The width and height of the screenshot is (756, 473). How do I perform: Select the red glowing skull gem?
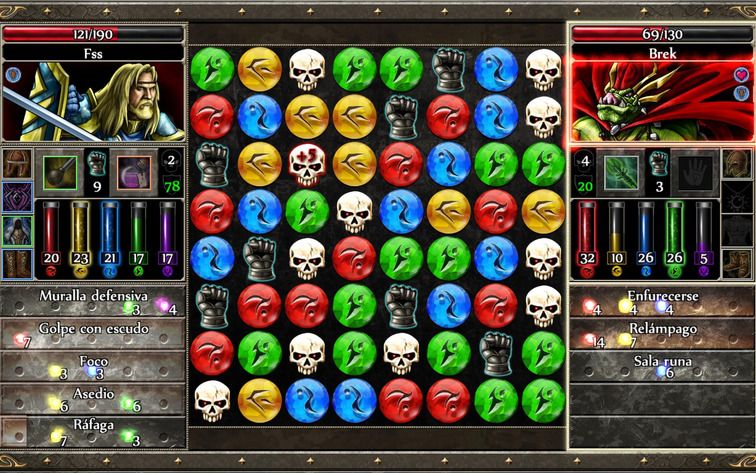click(308, 162)
